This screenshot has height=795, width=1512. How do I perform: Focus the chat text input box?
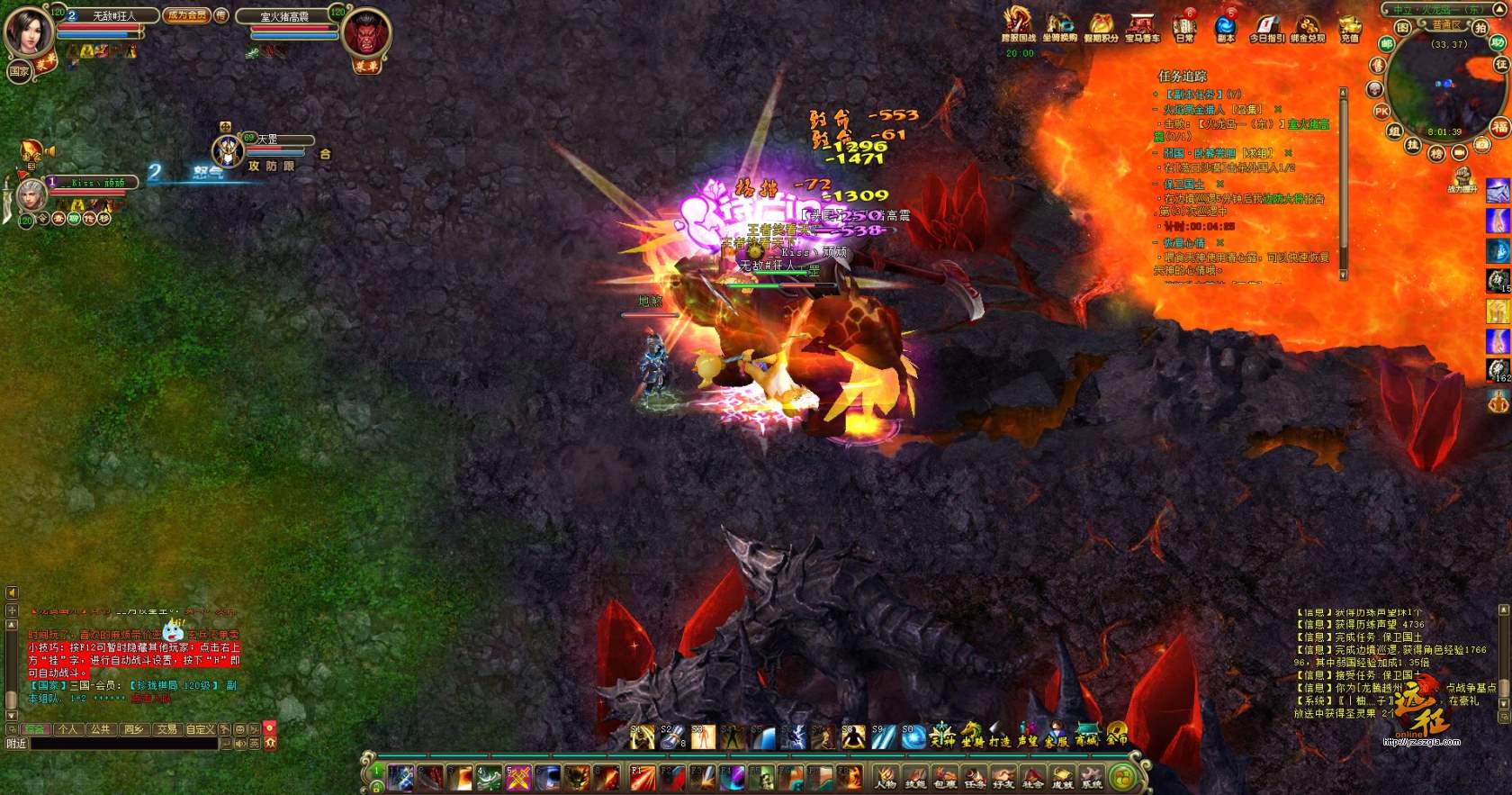(x=124, y=744)
